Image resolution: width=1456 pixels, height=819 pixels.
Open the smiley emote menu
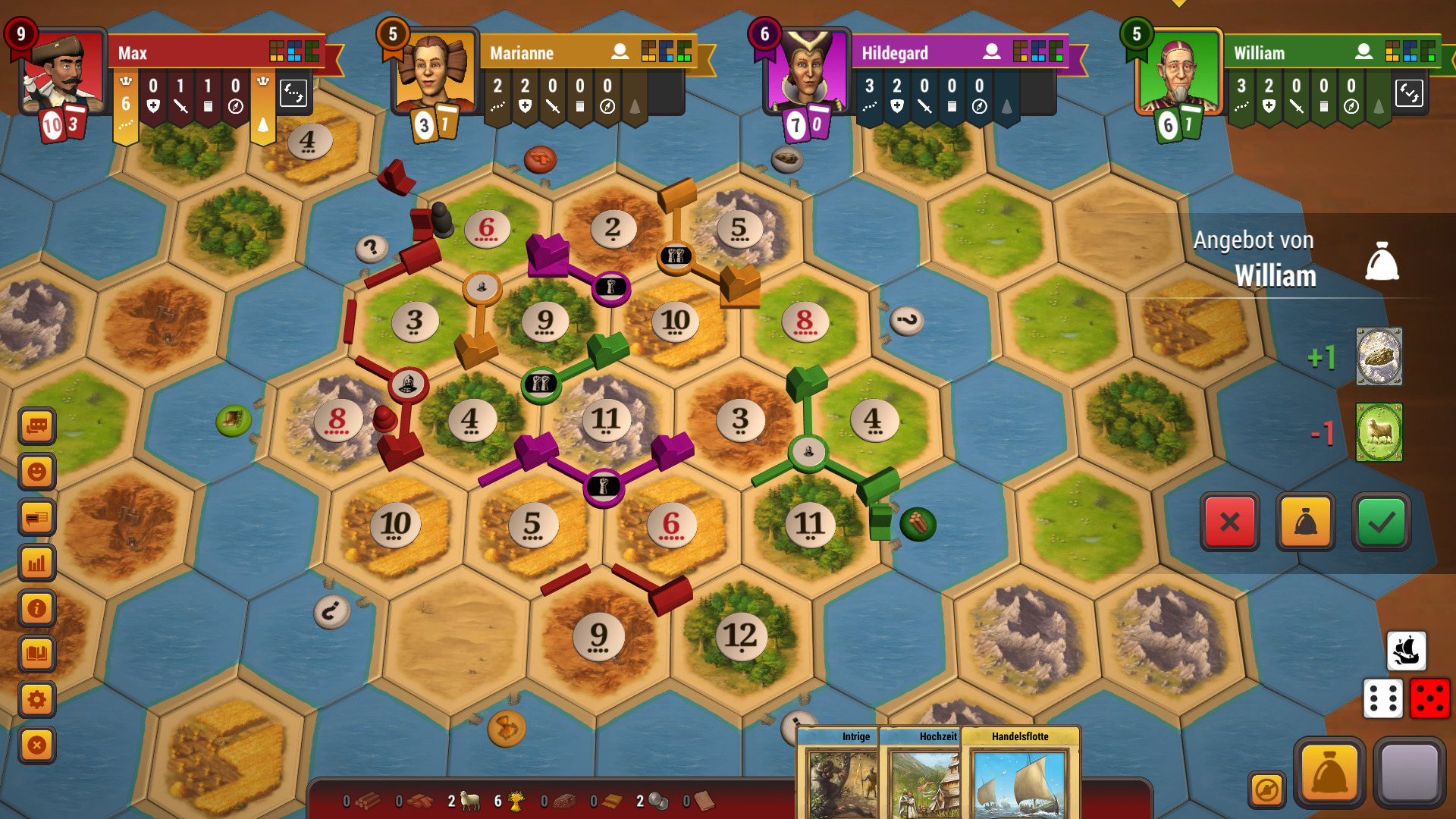pos(36,472)
